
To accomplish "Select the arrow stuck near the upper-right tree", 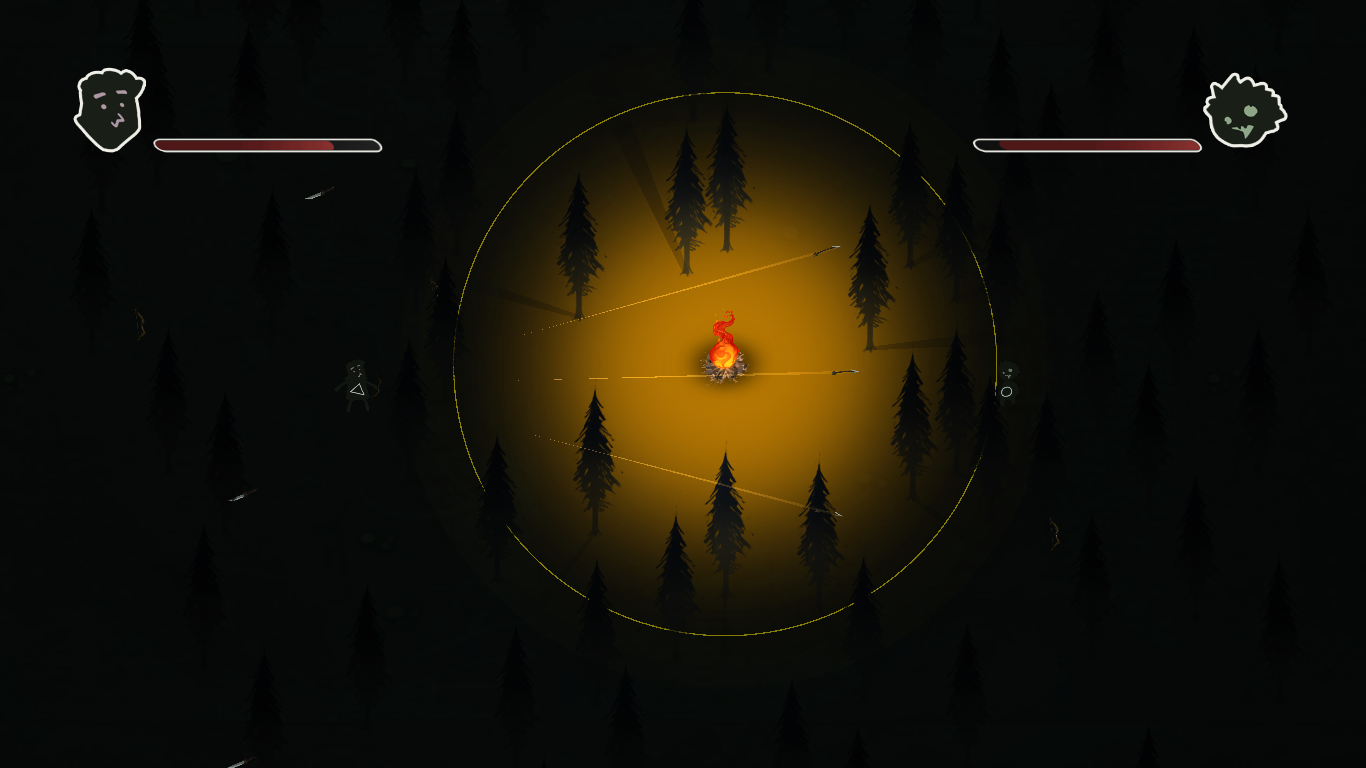I will pyautogui.click(x=828, y=250).
